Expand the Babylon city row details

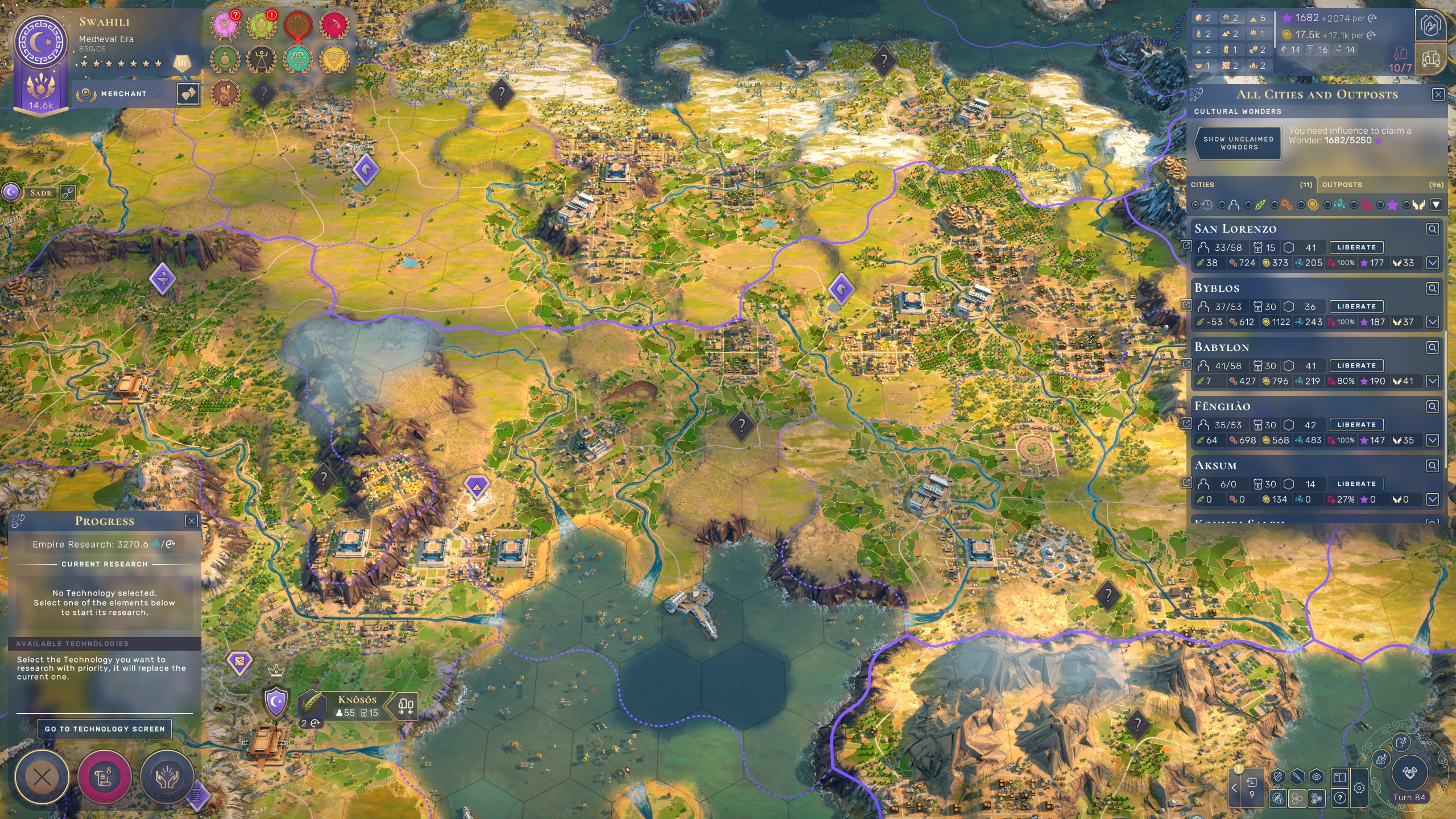click(x=1432, y=381)
